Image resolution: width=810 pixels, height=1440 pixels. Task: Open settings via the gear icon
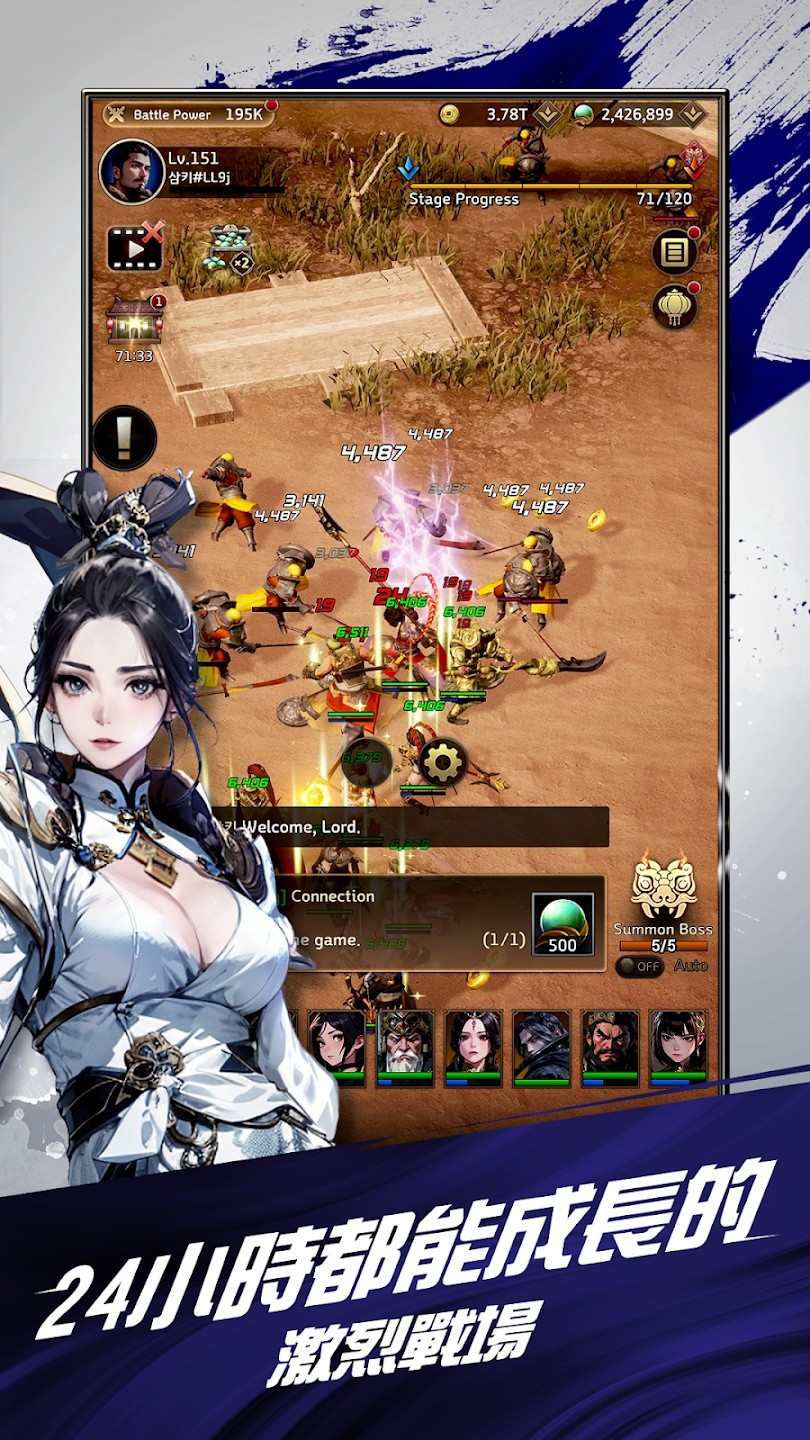point(443,764)
